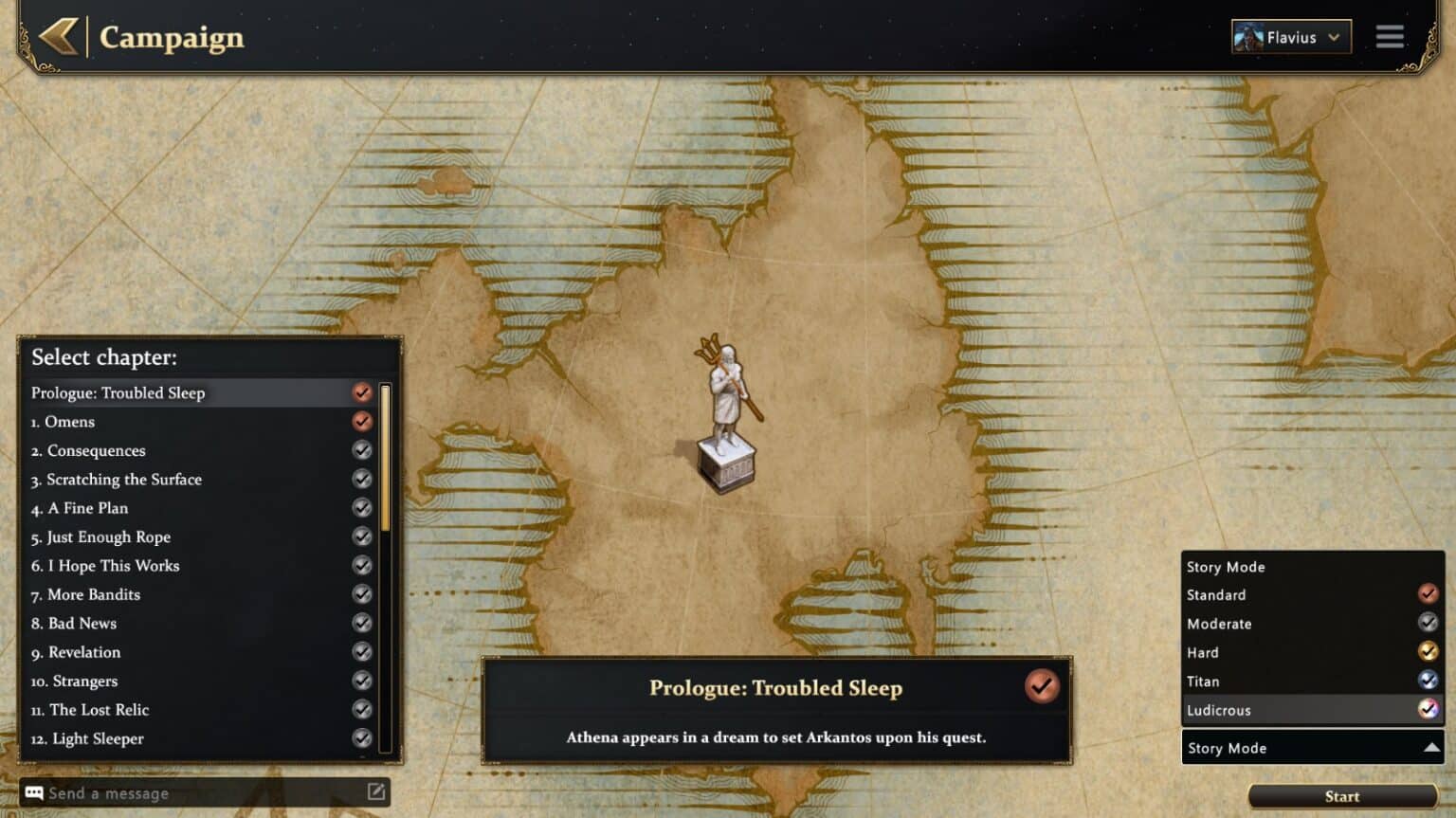
Task: Toggle the completion checkmark for 1. Omens
Action: coord(361,422)
